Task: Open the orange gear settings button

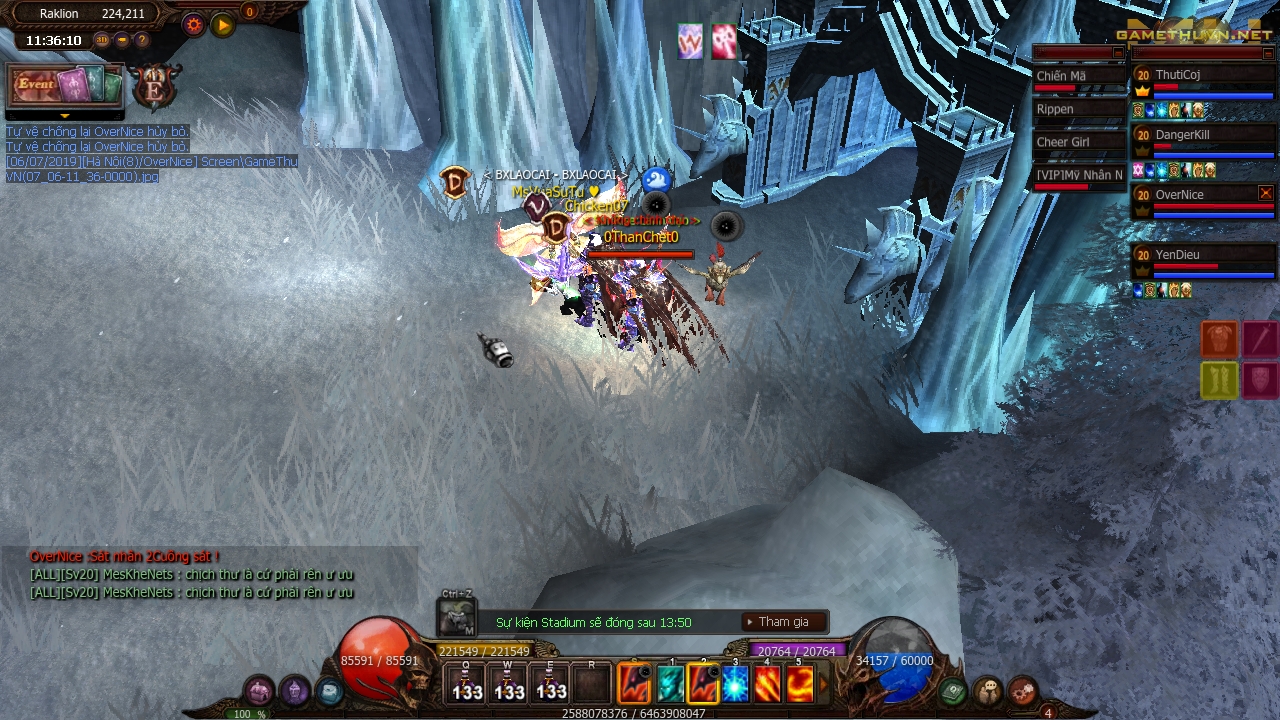Action: coord(194,25)
